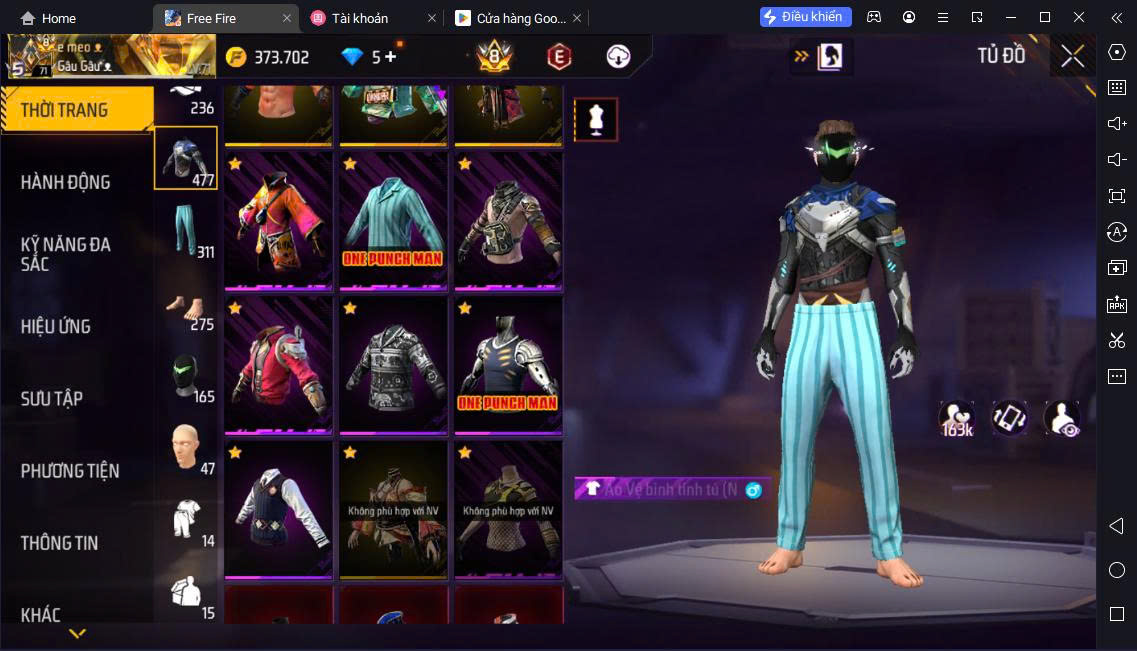Choose the pants category with 311 items
This screenshot has height=651, width=1137.
[x=186, y=231]
